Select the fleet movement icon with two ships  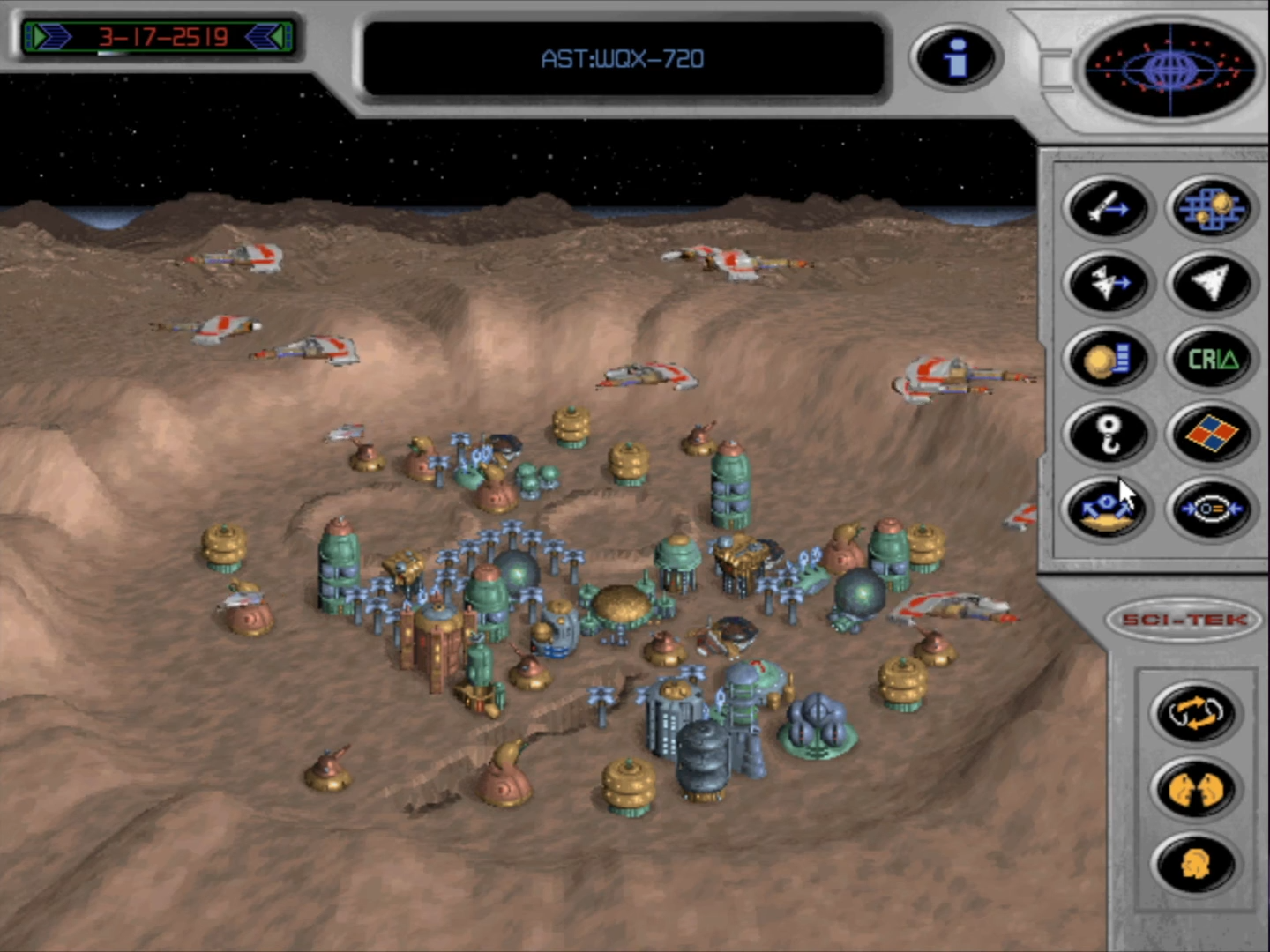pos(1108,284)
